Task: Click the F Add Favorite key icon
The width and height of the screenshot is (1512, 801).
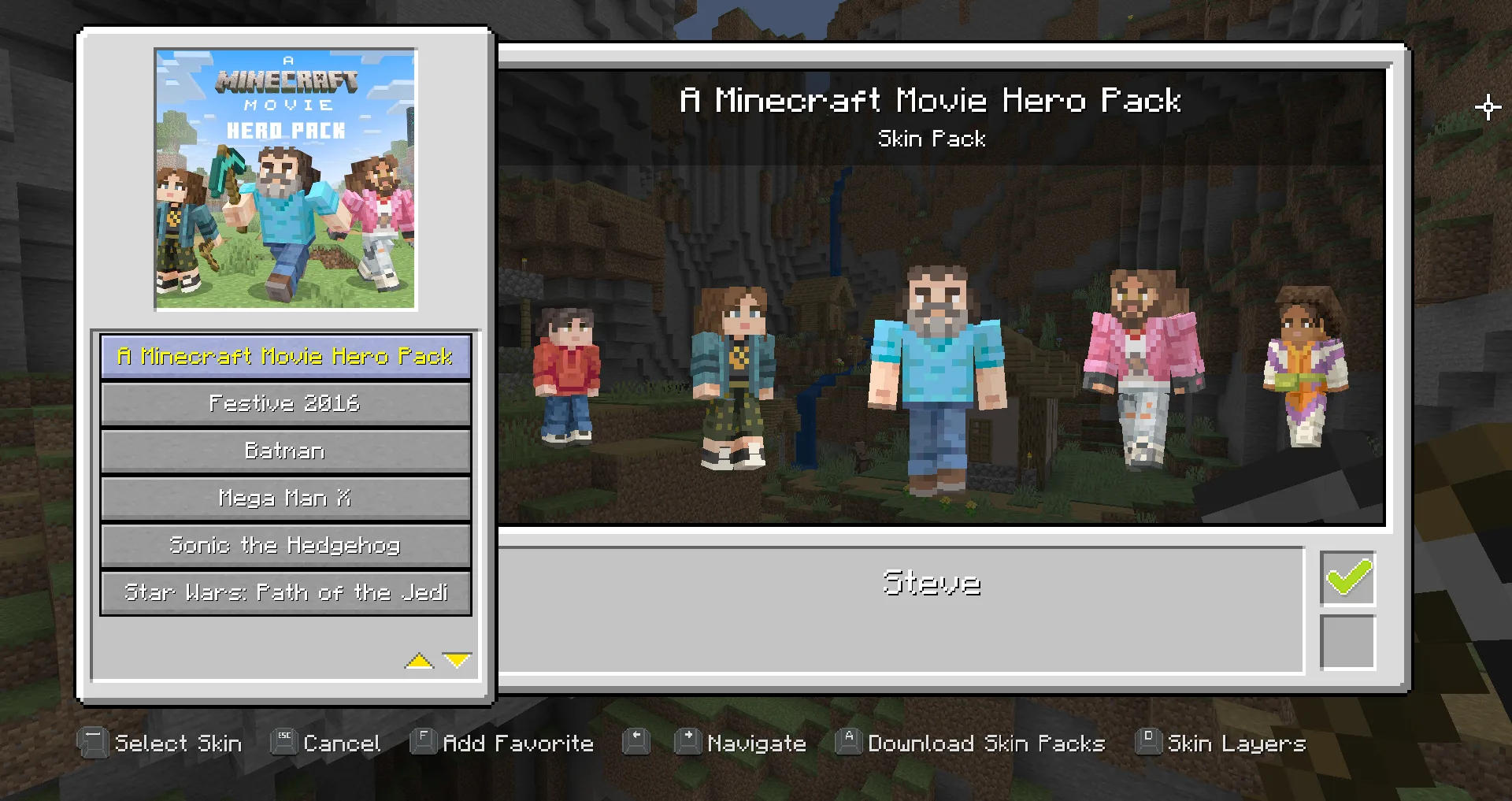Action: (x=423, y=741)
